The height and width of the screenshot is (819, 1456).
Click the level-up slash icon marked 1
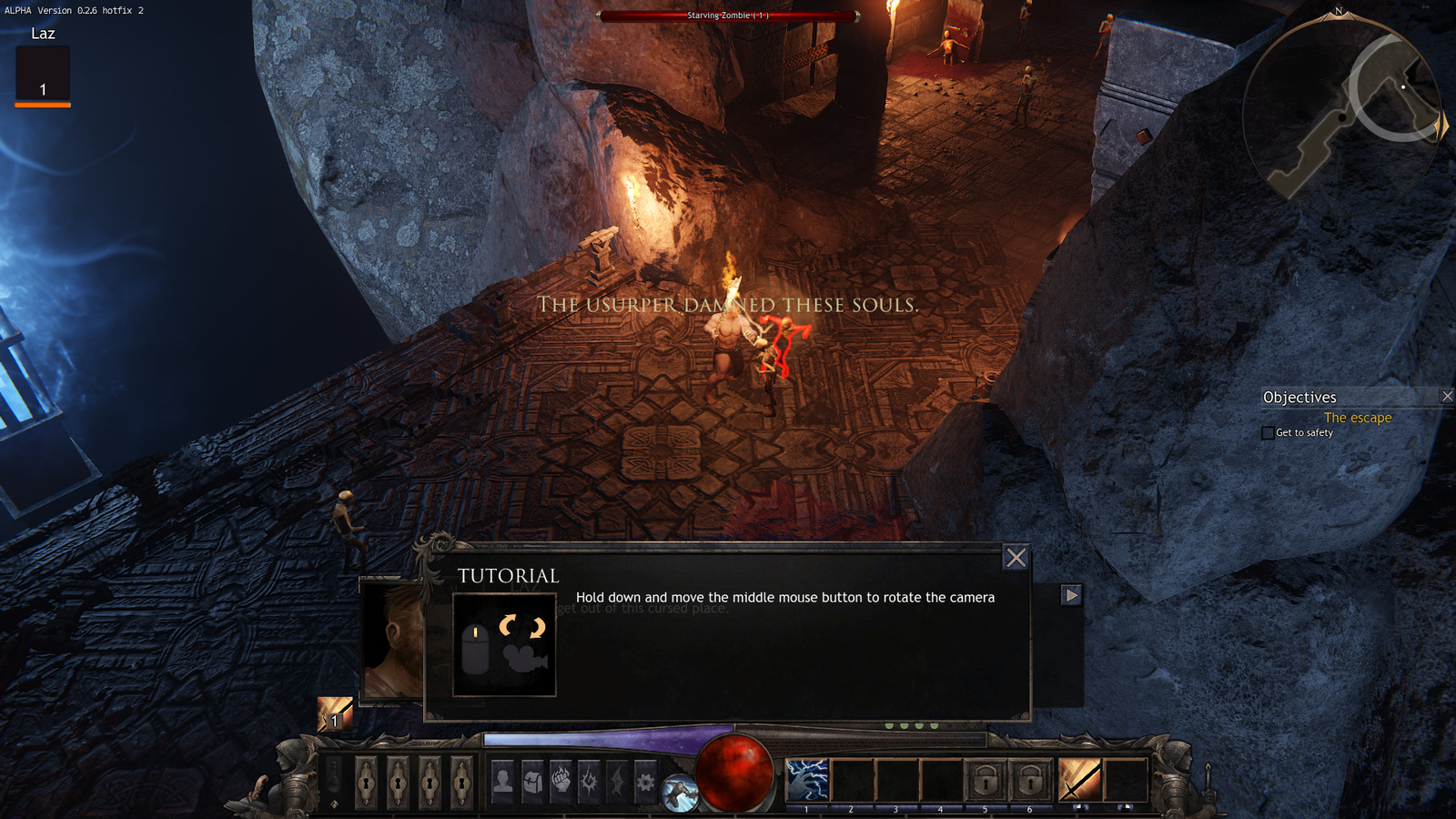[x=334, y=713]
